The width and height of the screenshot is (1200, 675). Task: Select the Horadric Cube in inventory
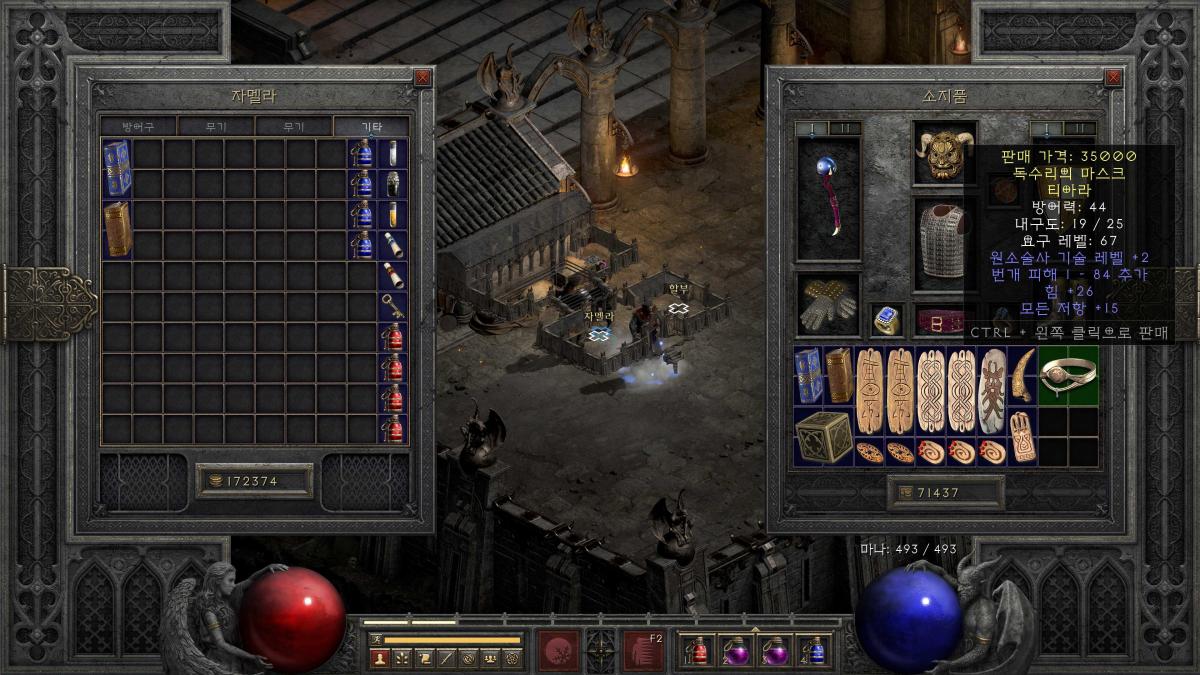823,436
